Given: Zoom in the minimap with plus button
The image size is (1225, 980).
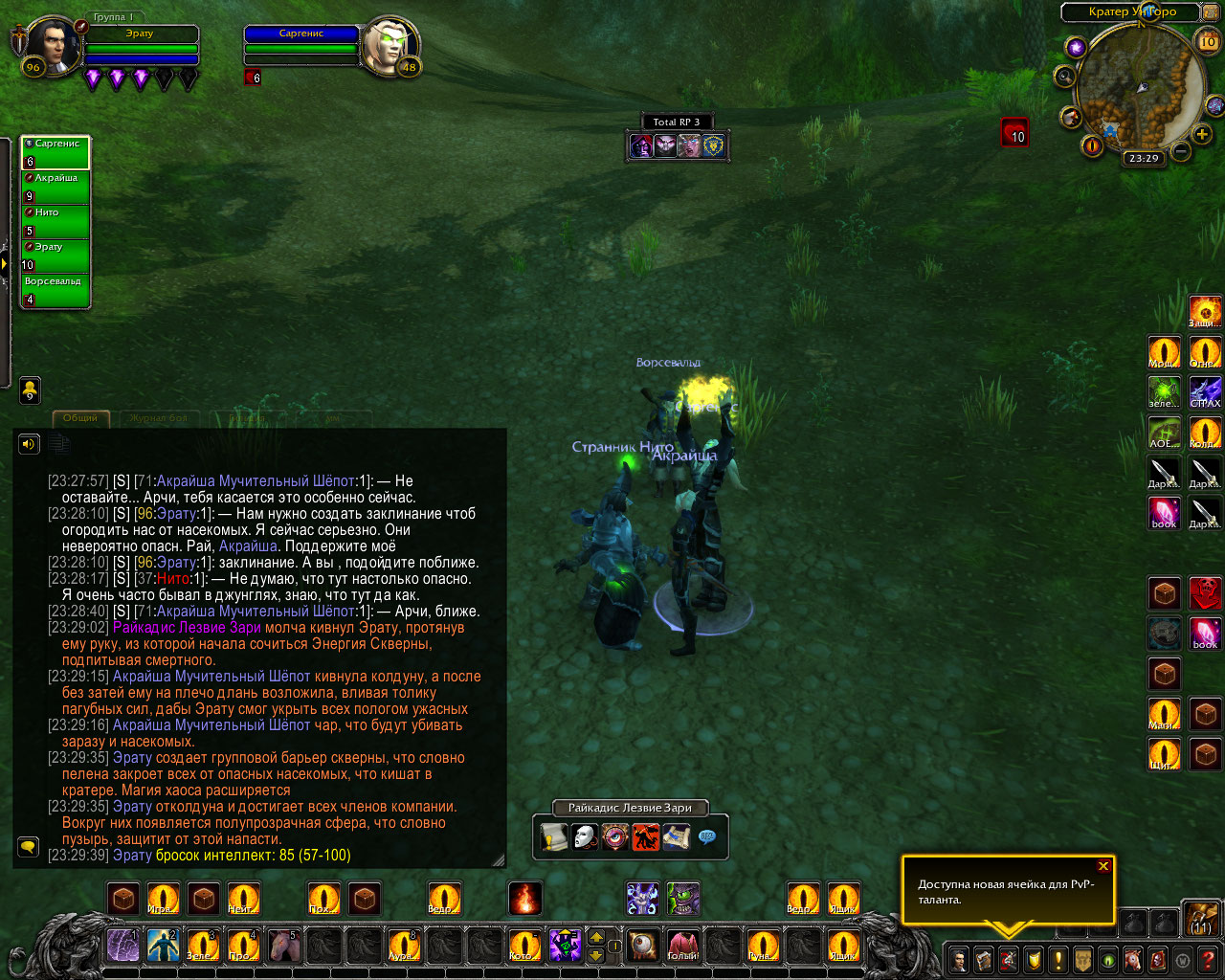Looking at the screenshot, I should click(x=1202, y=135).
